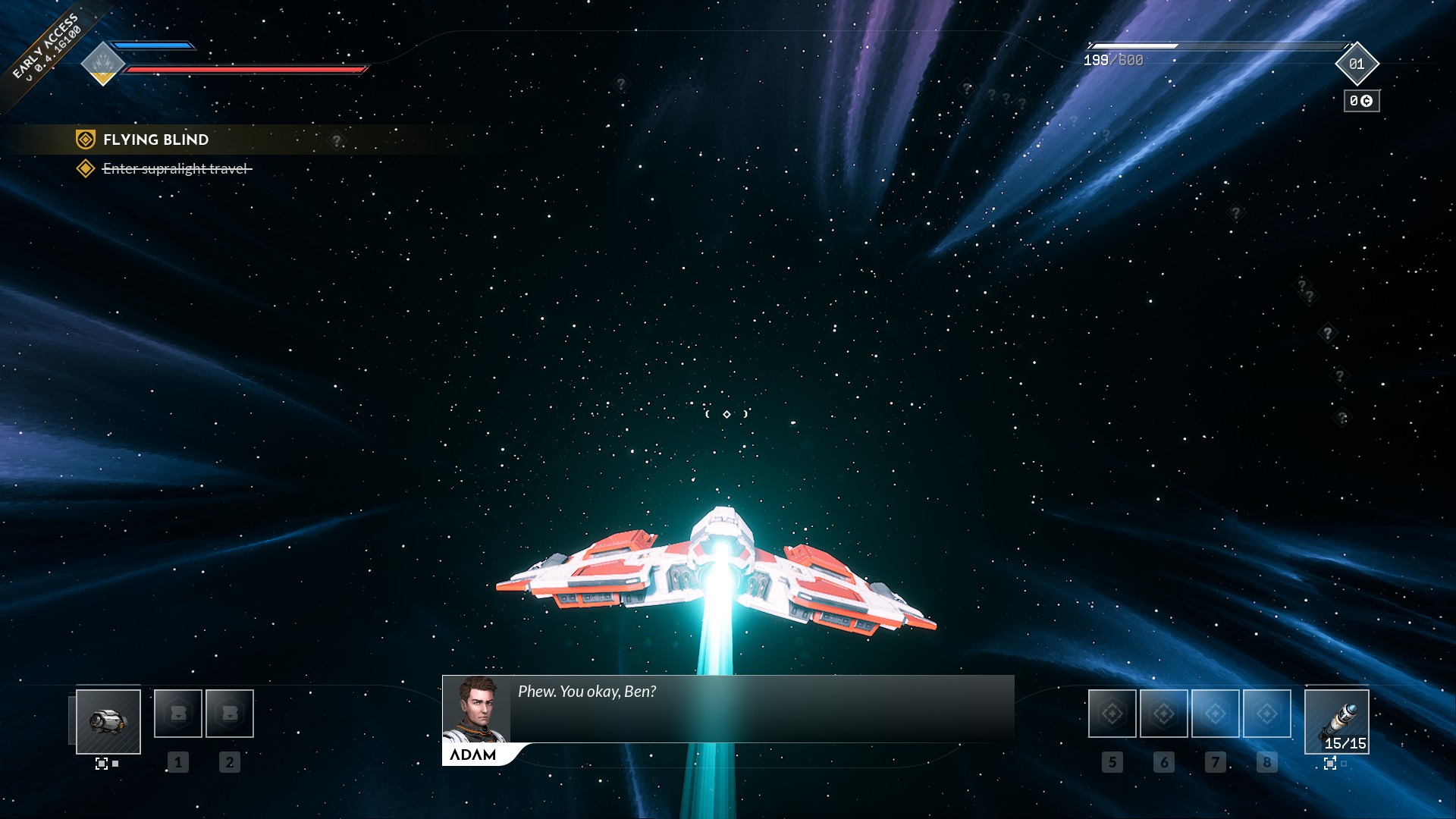Image resolution: width=1456 pixels, height=819 pixels.
Task: Click the ship emblem beside the shield bar
Action: [102, 63]
